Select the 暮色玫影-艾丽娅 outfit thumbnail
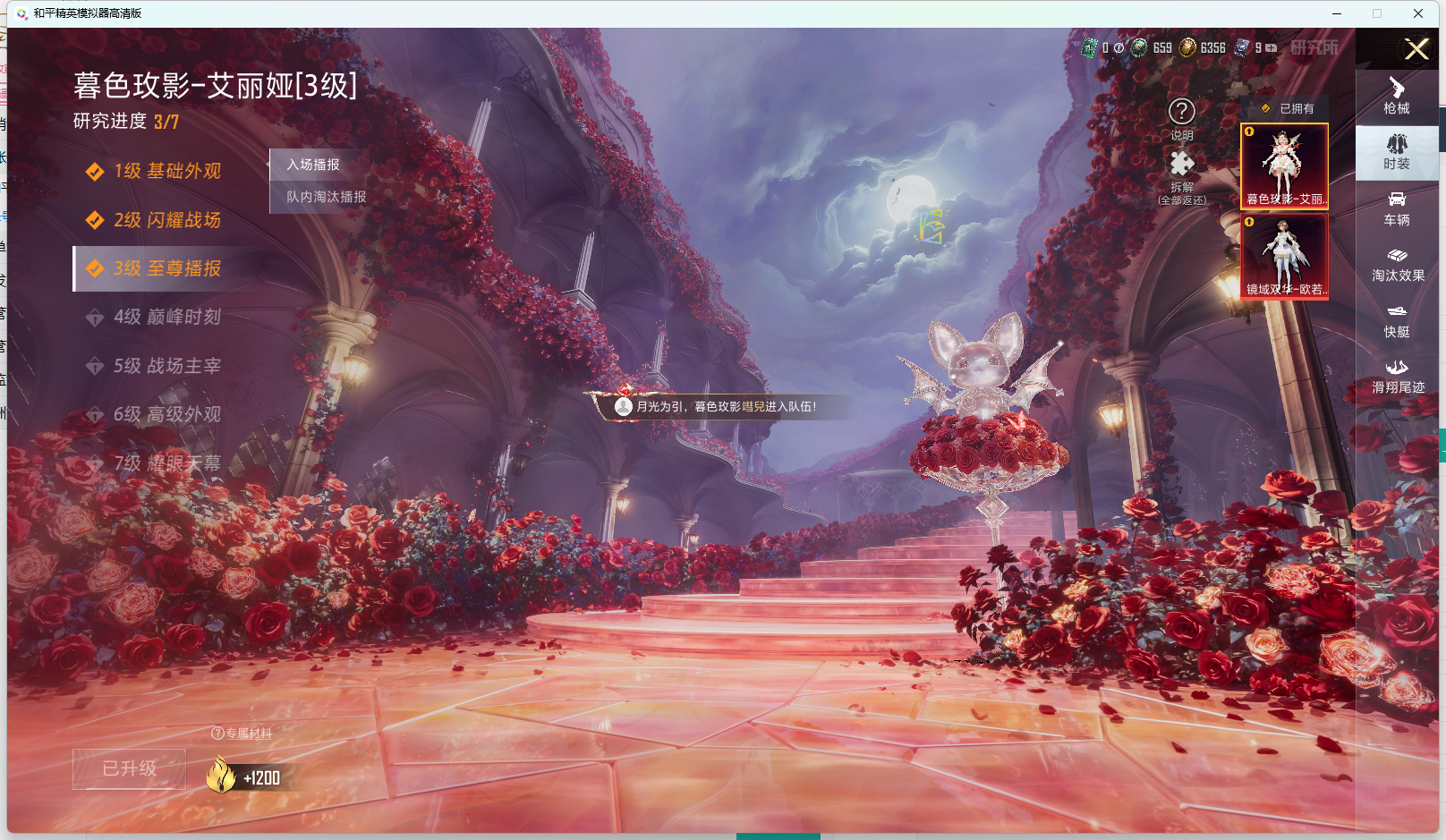Screen dimensions: 1446x840 tap(1284, 166)
